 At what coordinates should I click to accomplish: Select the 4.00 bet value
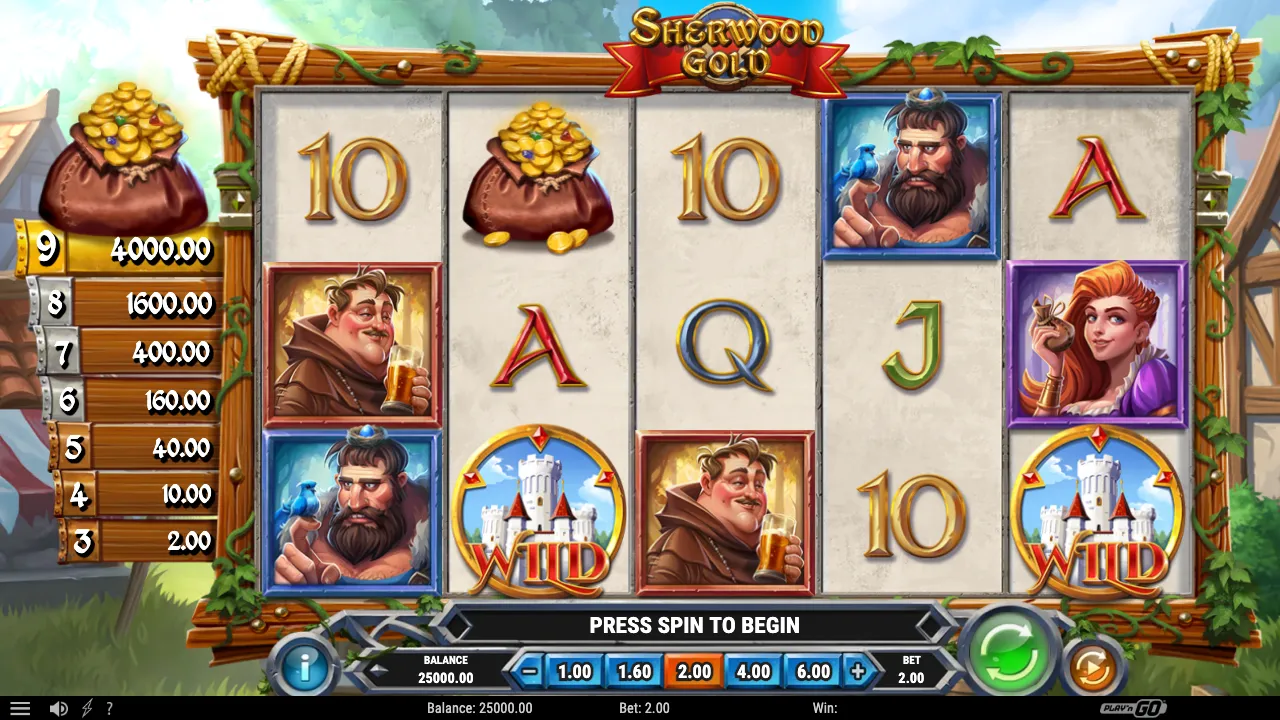click(752, 671)
